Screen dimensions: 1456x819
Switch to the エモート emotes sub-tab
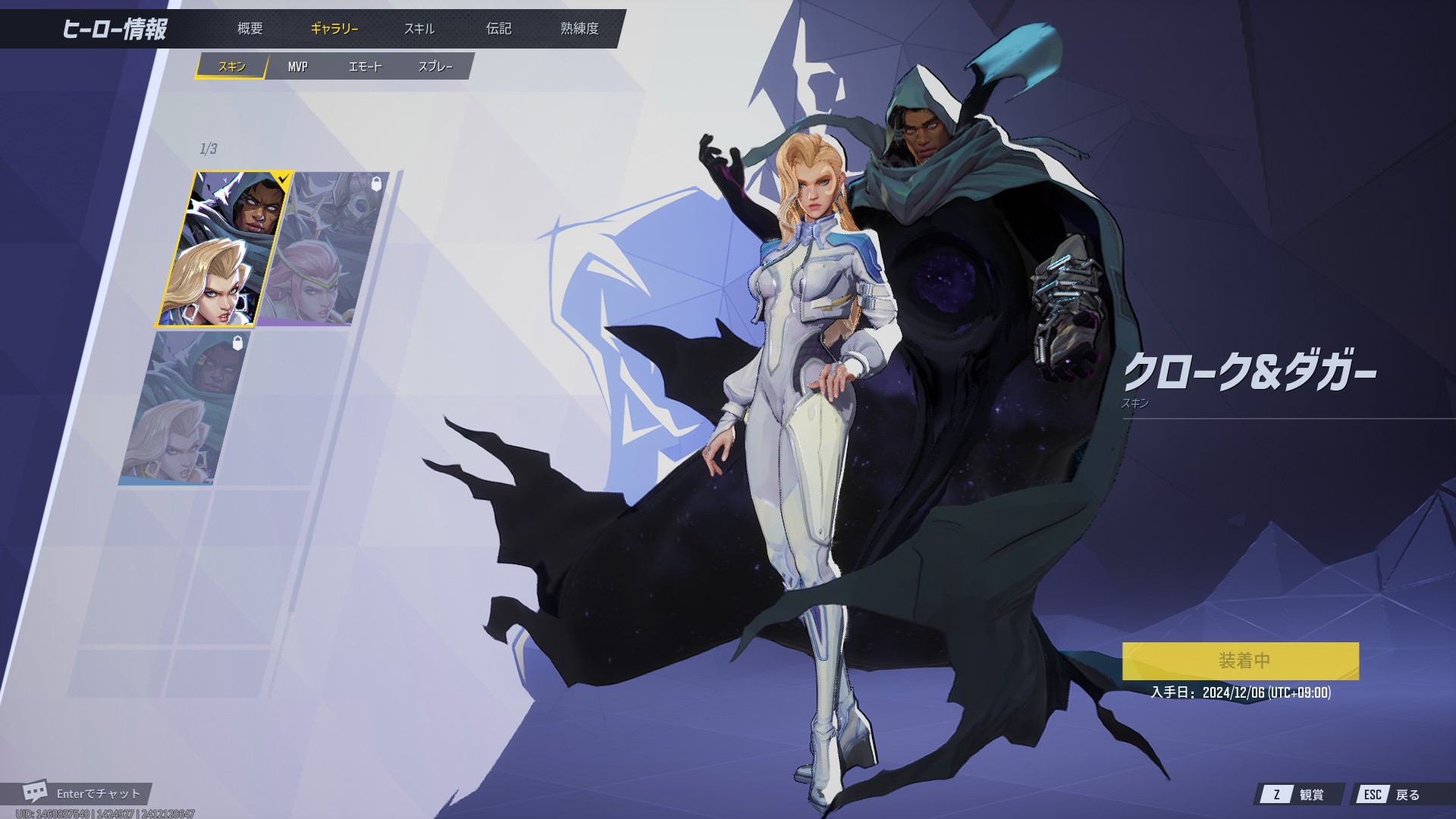coord(365,67)
